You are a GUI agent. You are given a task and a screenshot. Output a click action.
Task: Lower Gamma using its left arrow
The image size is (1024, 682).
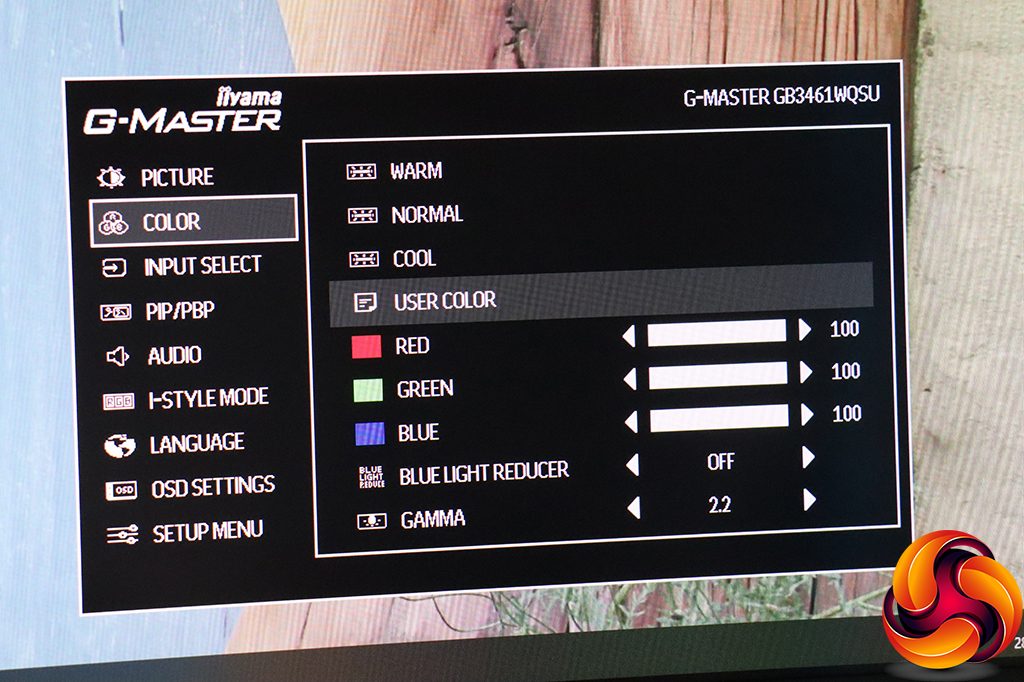[632, 507]
